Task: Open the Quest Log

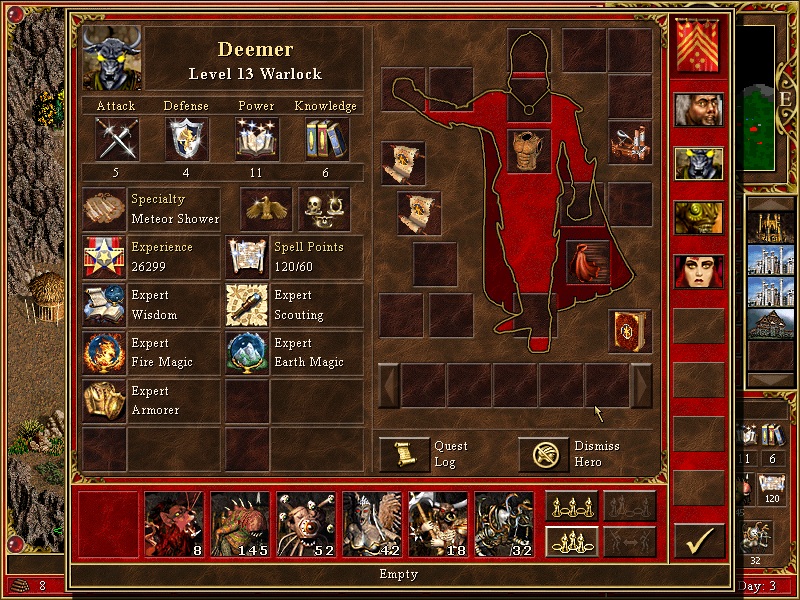Action: point(404,455)
